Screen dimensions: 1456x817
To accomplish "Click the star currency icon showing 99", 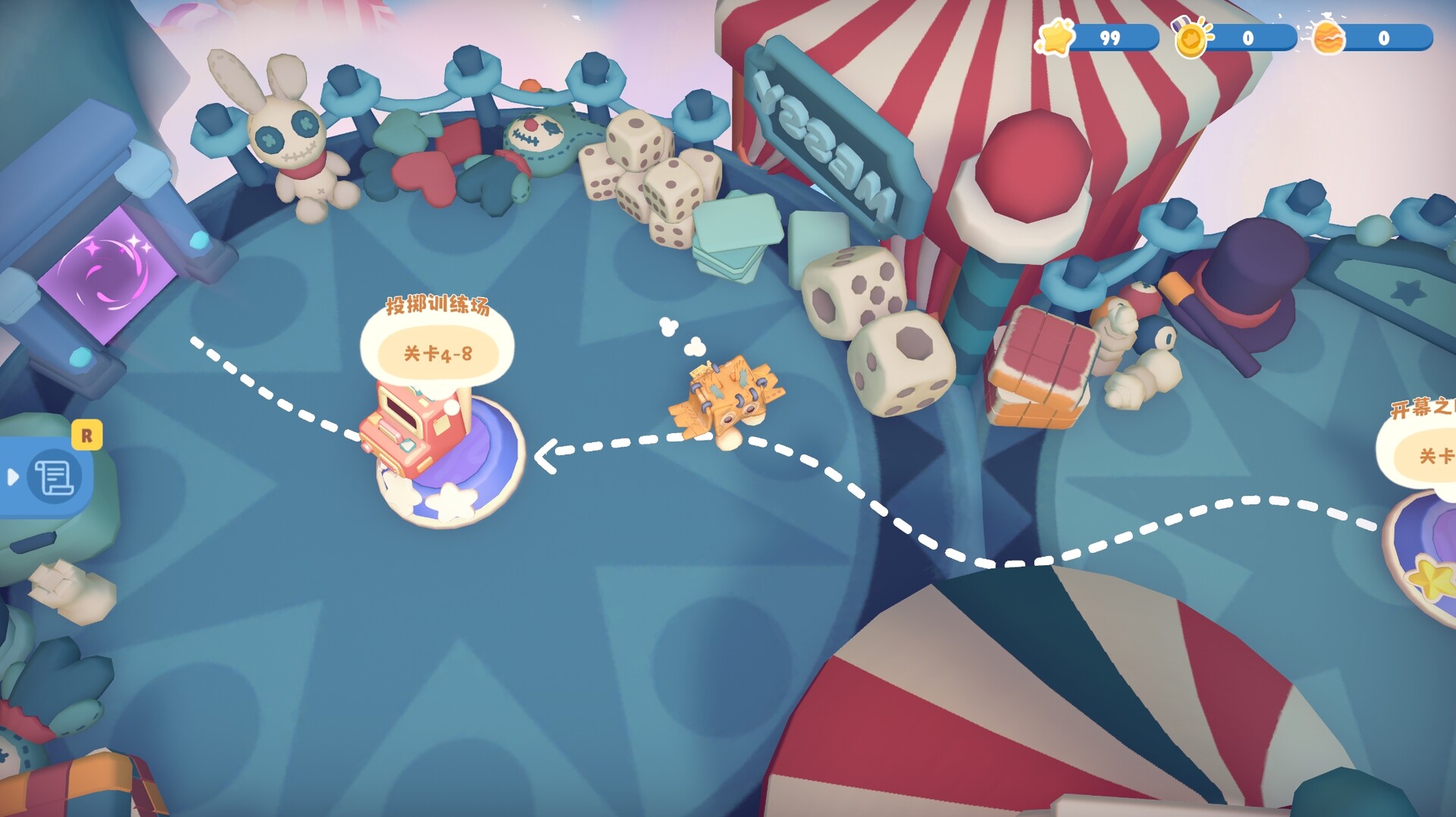I will point(1056,36).
